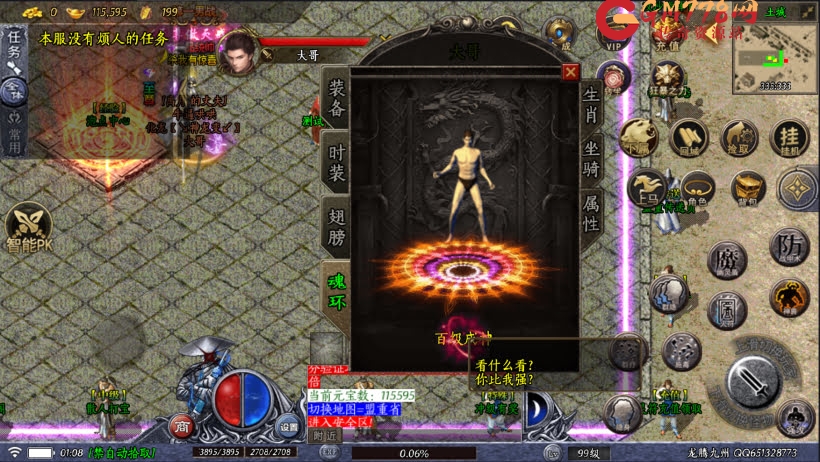Open the 充值 recharge shop
Screen dimensions: 820x462
pos(667,34)
